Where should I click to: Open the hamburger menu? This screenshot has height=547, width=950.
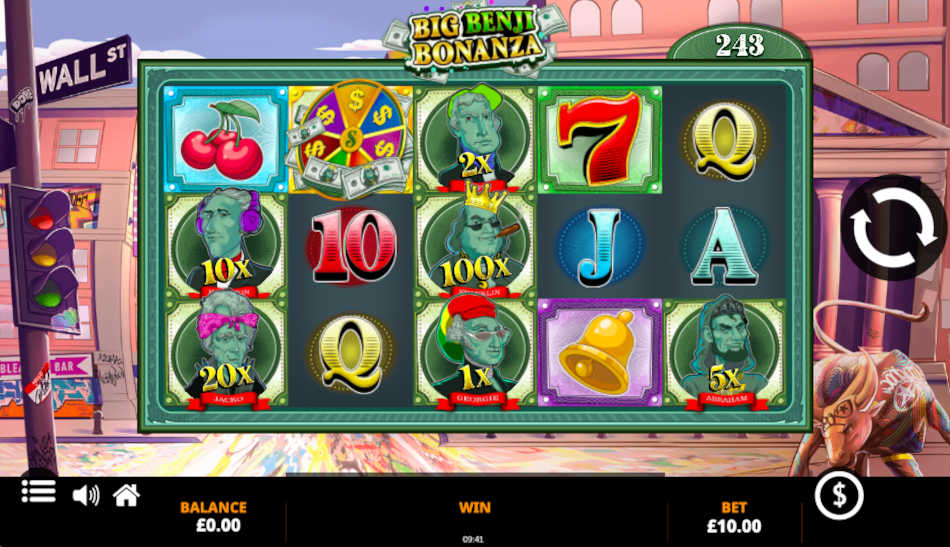pos(38,492)
